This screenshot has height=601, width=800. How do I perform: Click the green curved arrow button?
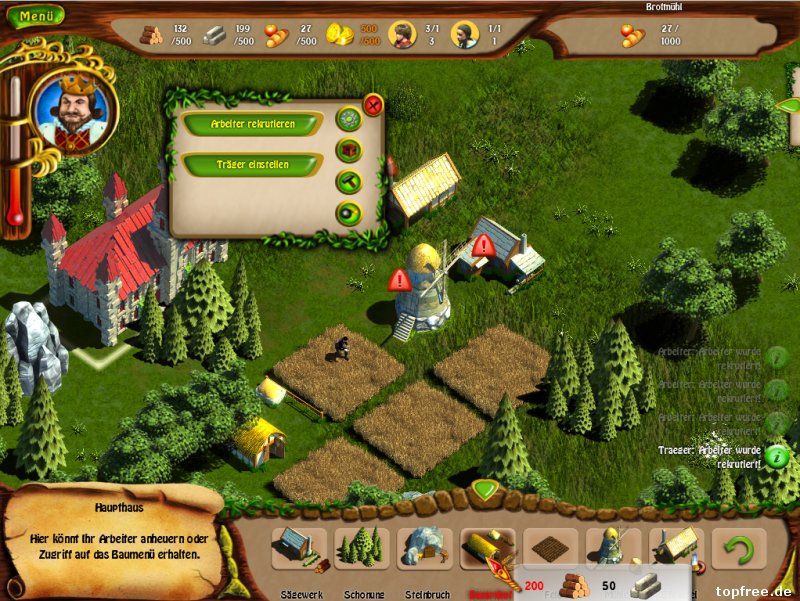[739, 548]
